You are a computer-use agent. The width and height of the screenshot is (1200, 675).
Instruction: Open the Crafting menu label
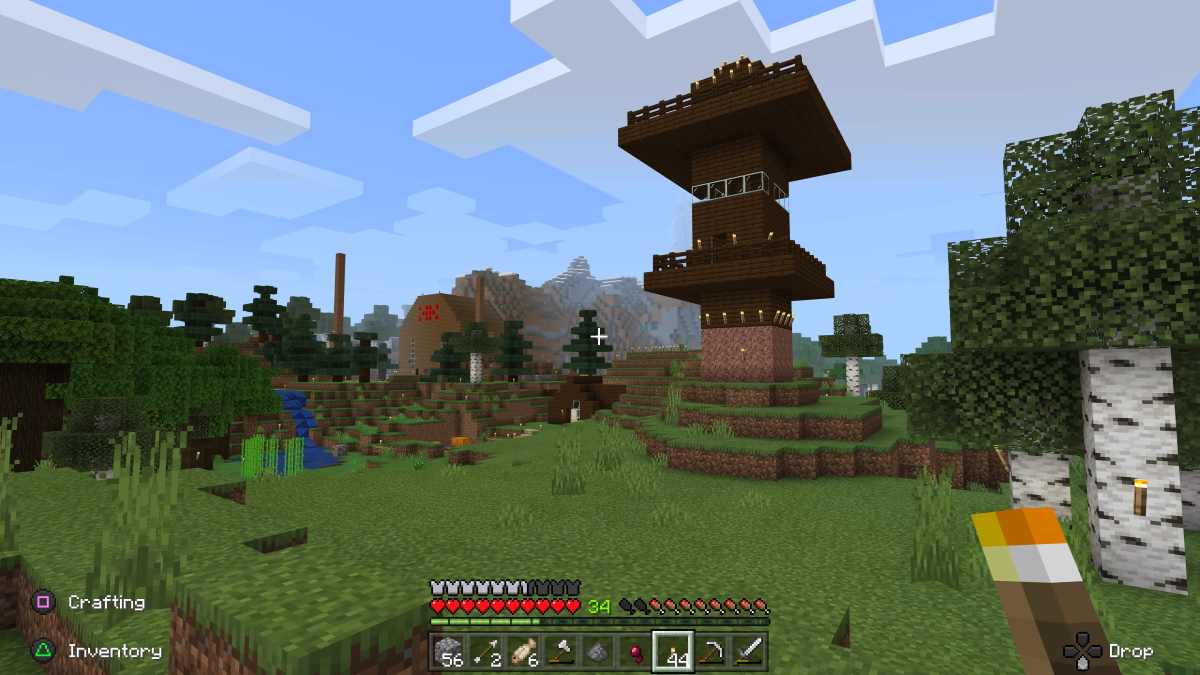coord(106,602)
